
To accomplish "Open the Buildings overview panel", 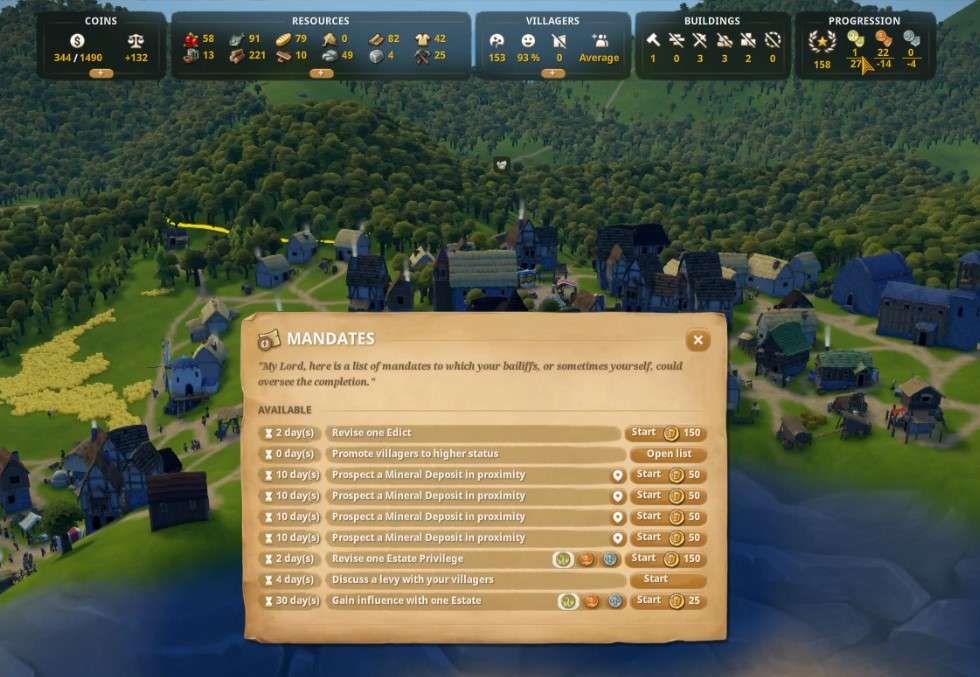I will click(711, 20).
